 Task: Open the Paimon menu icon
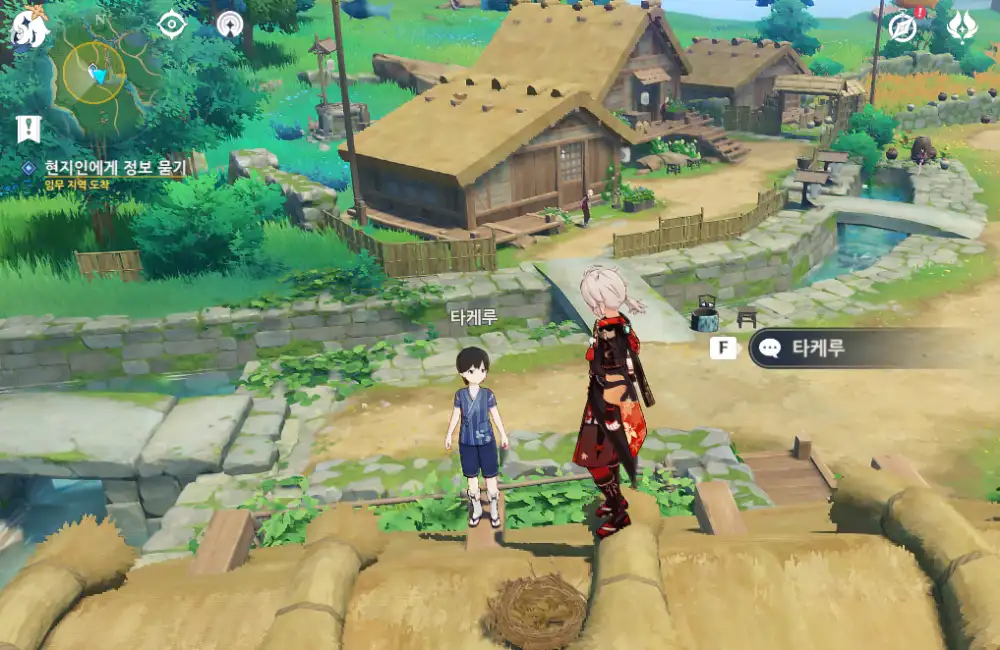(x=28, y=28)
